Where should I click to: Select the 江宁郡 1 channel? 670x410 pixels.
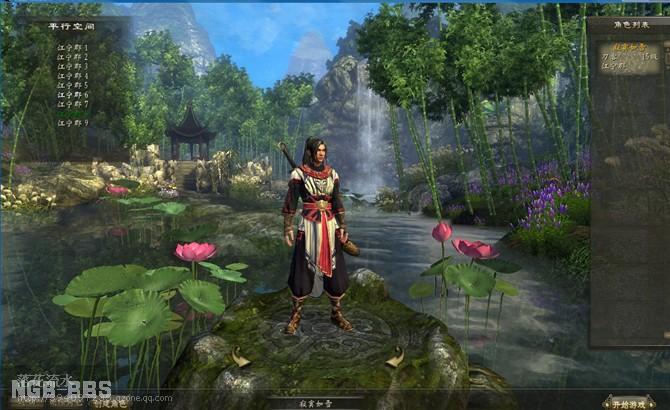click(x=72, y=47)
